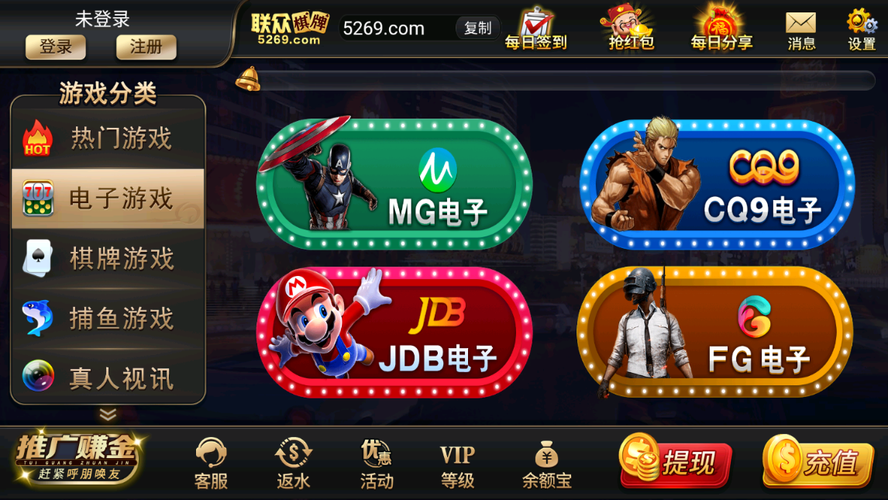Select the FG电子 game tile
The width and height of the screenshot is (888, 500).
tap(715, 332)
